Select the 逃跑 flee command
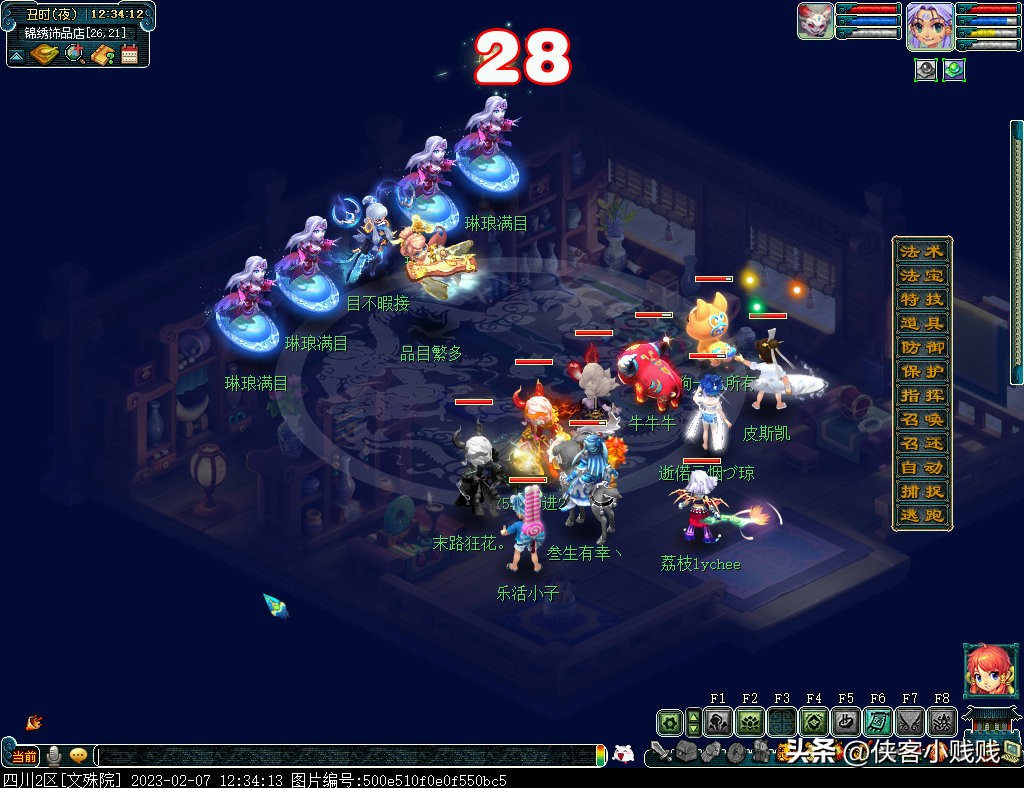Screen dimensions: 1024x788 (x=921, y=515)
